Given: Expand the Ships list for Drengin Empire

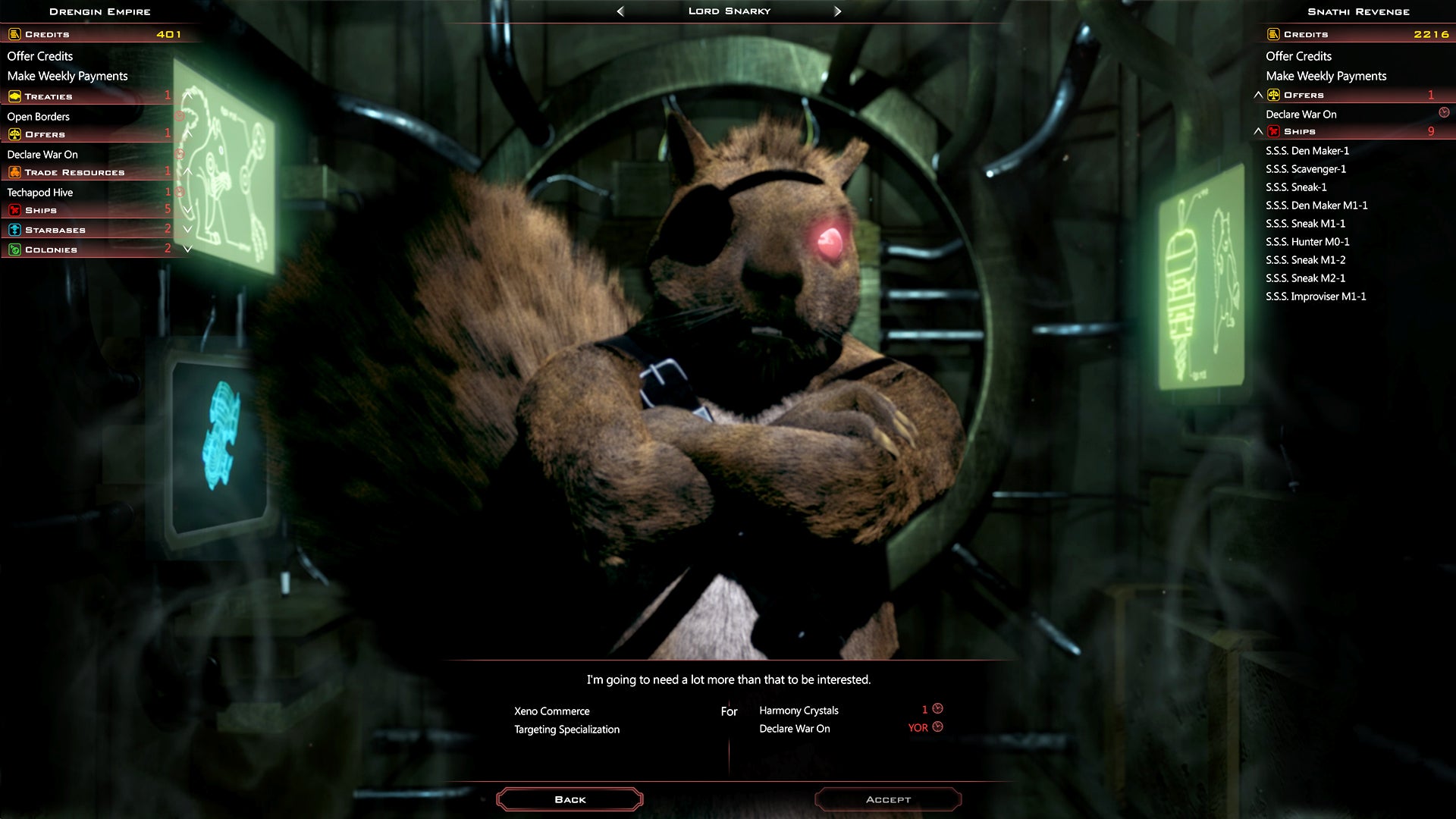Looking at the screenshot, I should (x=187, y=210).
